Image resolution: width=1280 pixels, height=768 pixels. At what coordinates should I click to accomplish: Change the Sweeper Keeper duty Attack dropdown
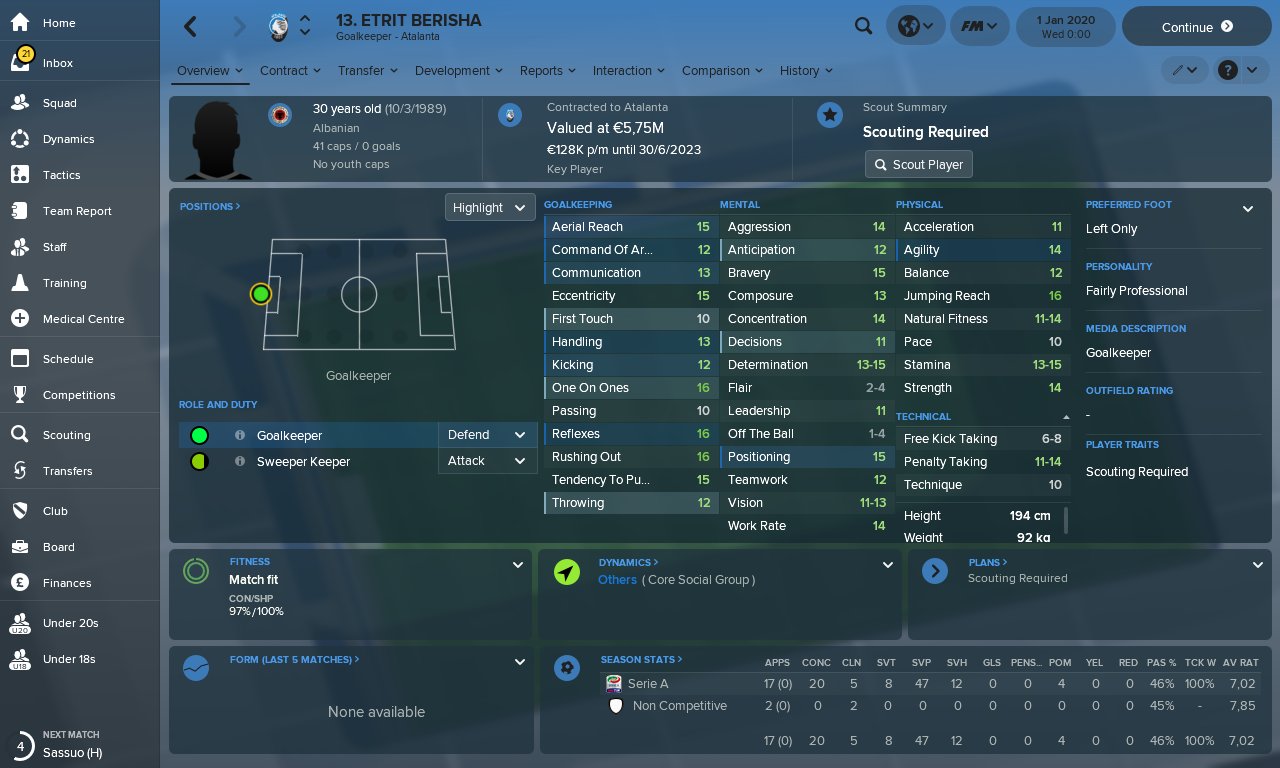click(487, 461)
